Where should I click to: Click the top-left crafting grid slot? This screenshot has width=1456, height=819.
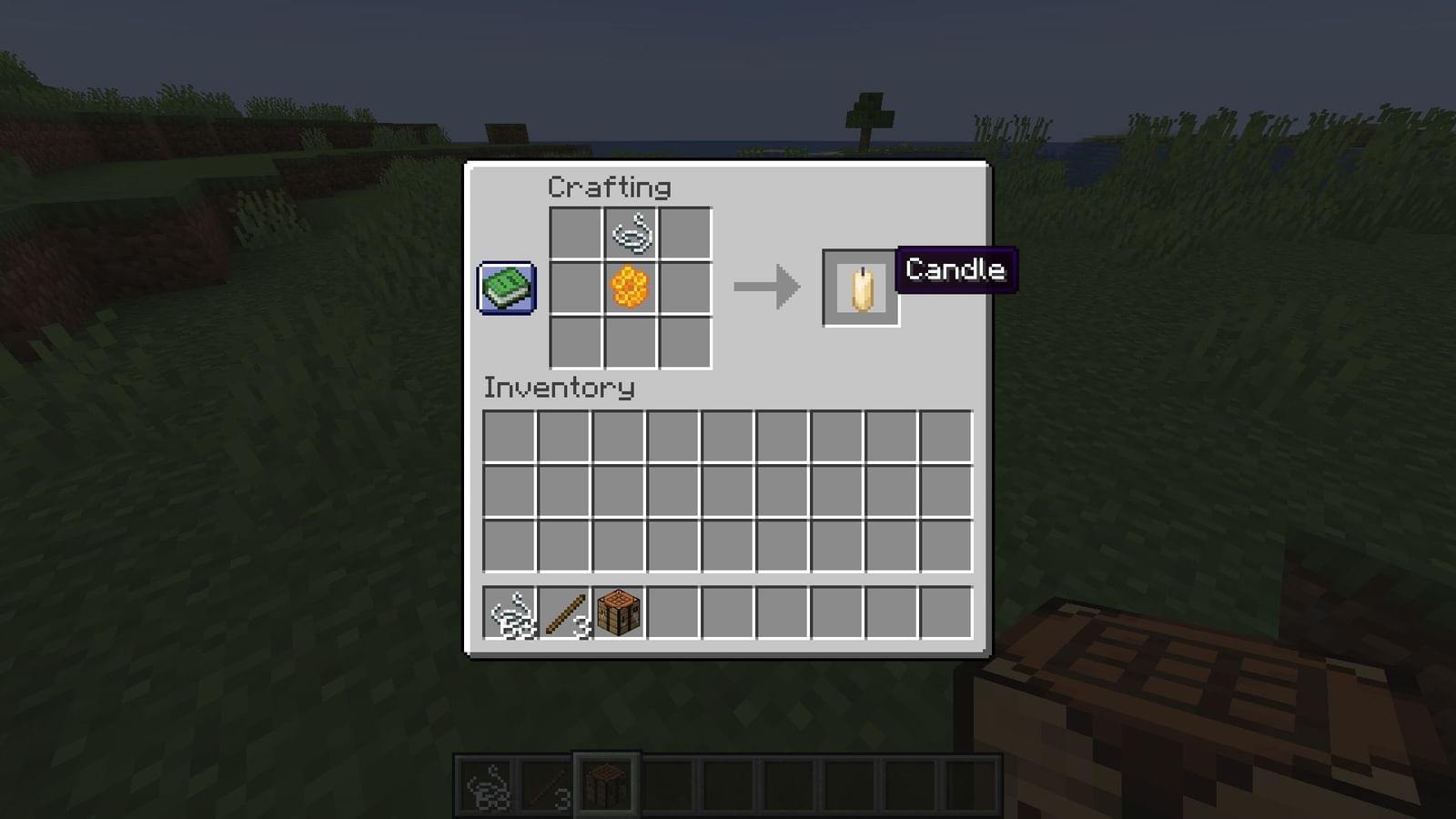(x=576, y=231)
